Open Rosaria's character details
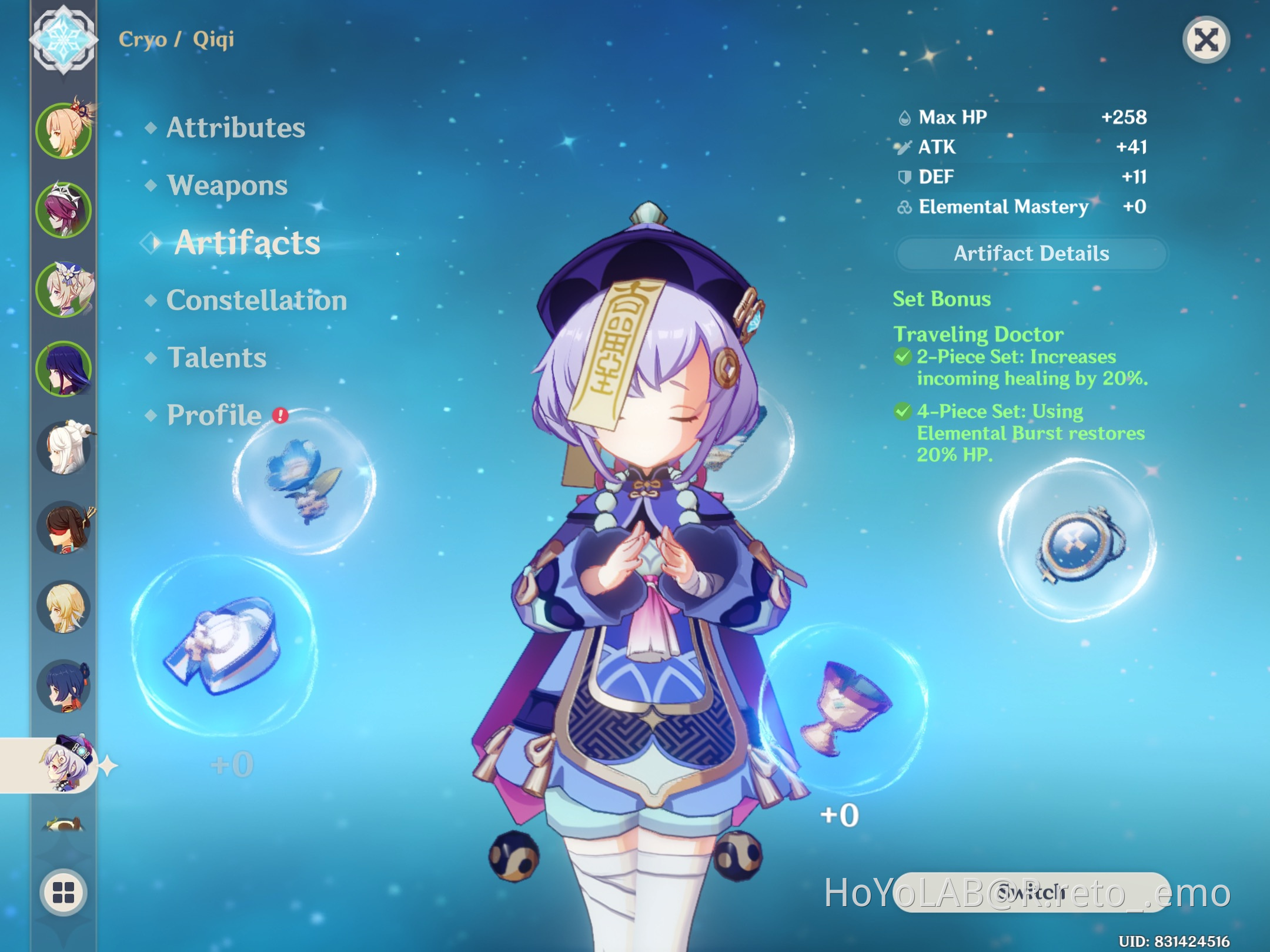Viewport: 1270px width, 952px height. 65,206
